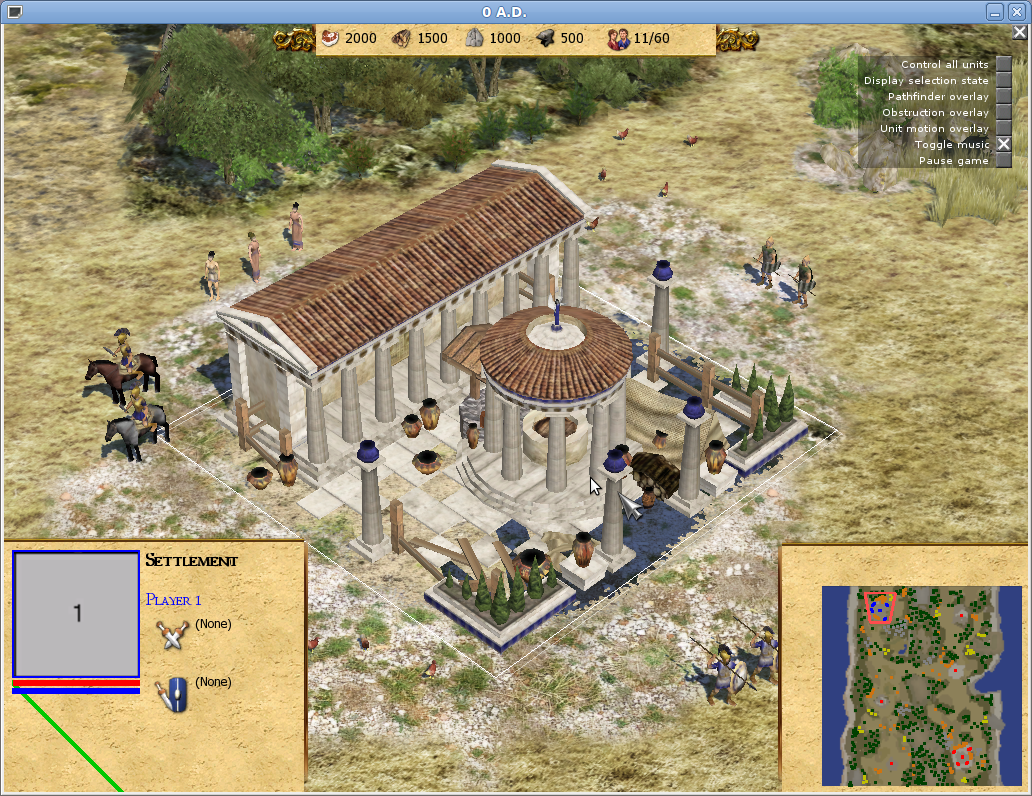1032x796 pixels.
Task: Select the Settlement portrait numbered 1
Action: click(x=76, y=613)
